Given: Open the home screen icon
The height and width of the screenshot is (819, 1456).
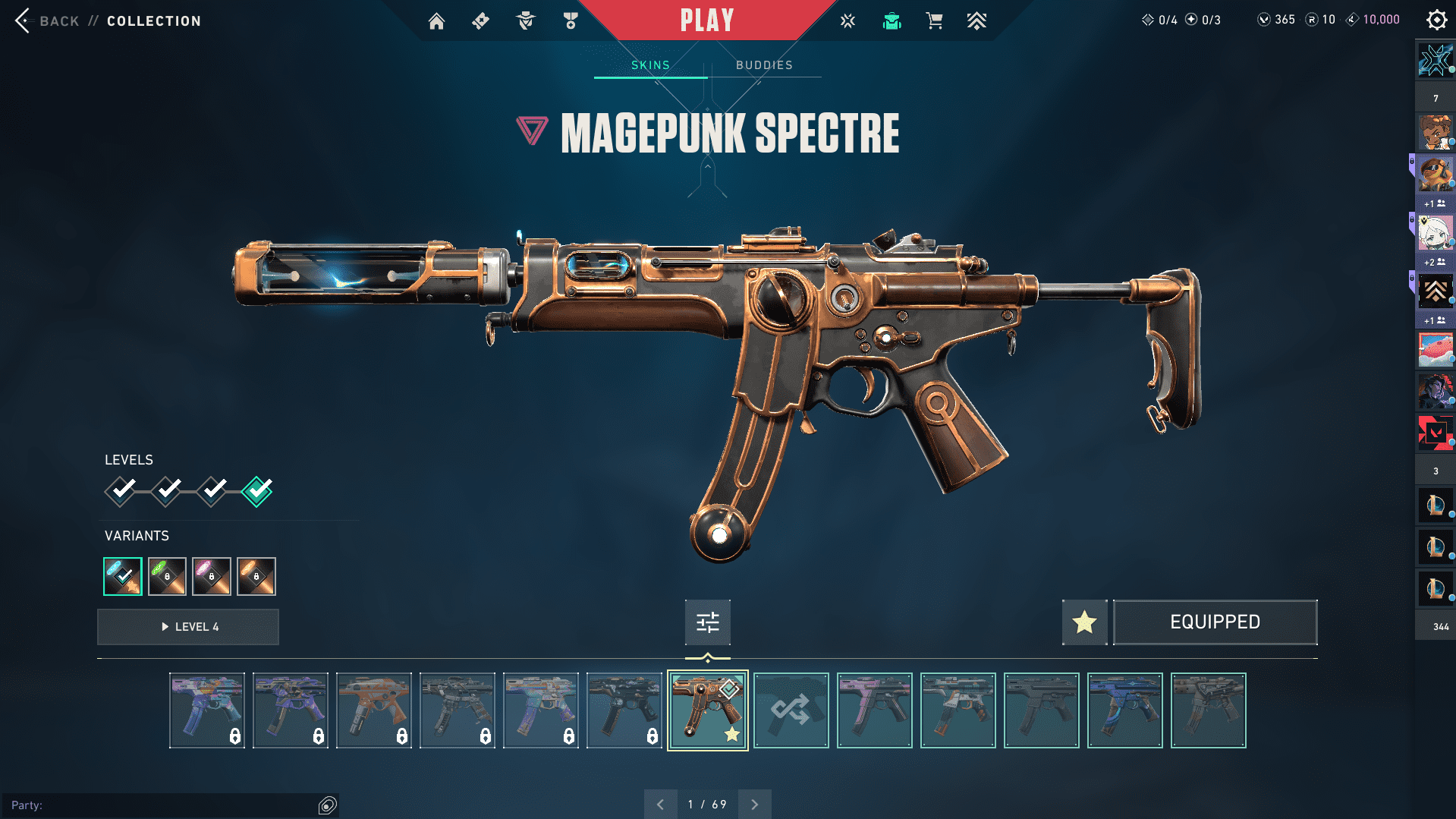Looking at the screenshot, I should 436,21.
